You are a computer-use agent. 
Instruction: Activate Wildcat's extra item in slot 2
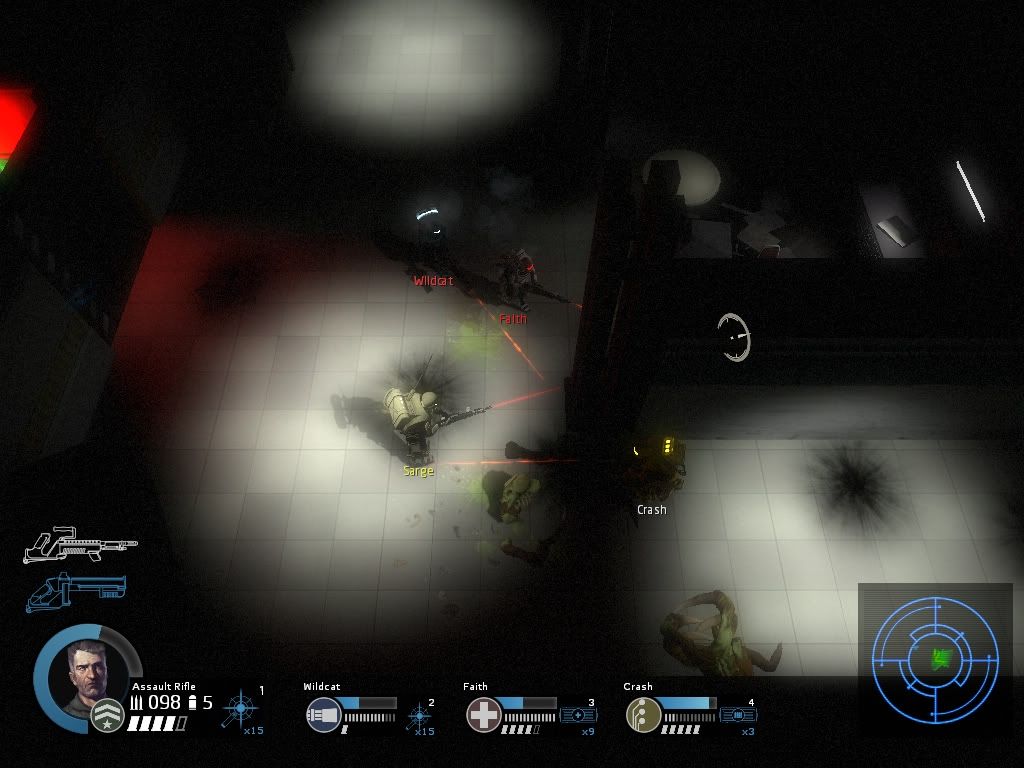420,716
